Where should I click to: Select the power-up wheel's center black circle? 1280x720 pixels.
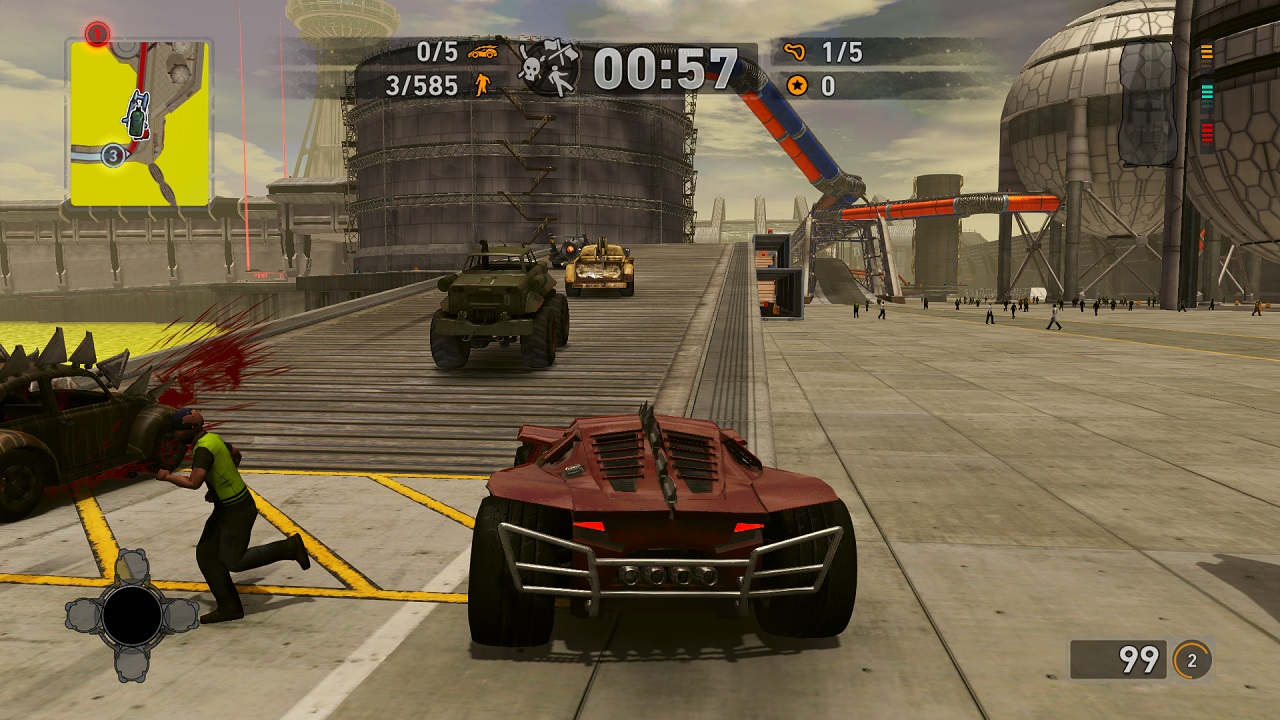[x=132, y=616]
